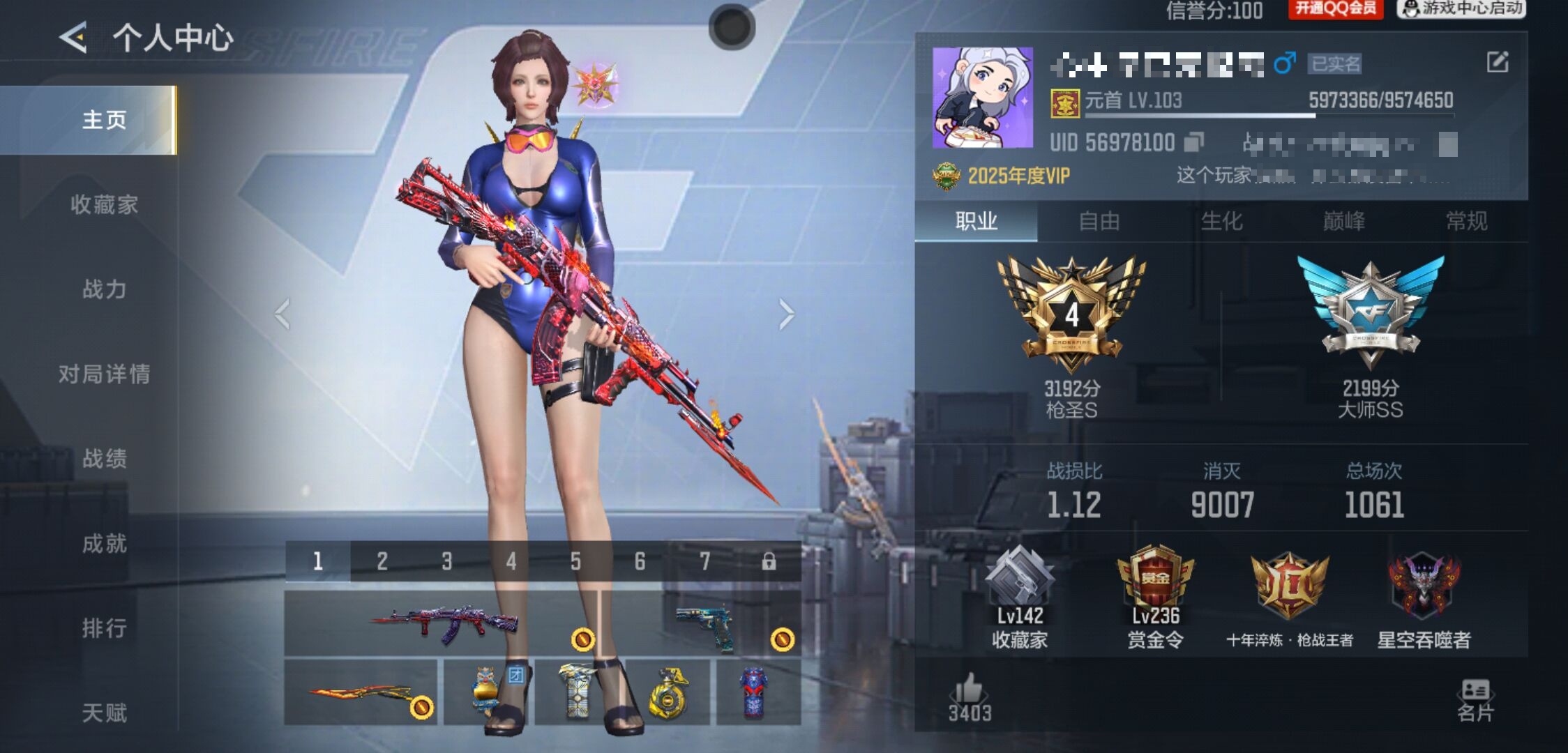Select loadout slot number 2
The height and width of the screenshot is (753, 1568).
(x=382, y=561)
